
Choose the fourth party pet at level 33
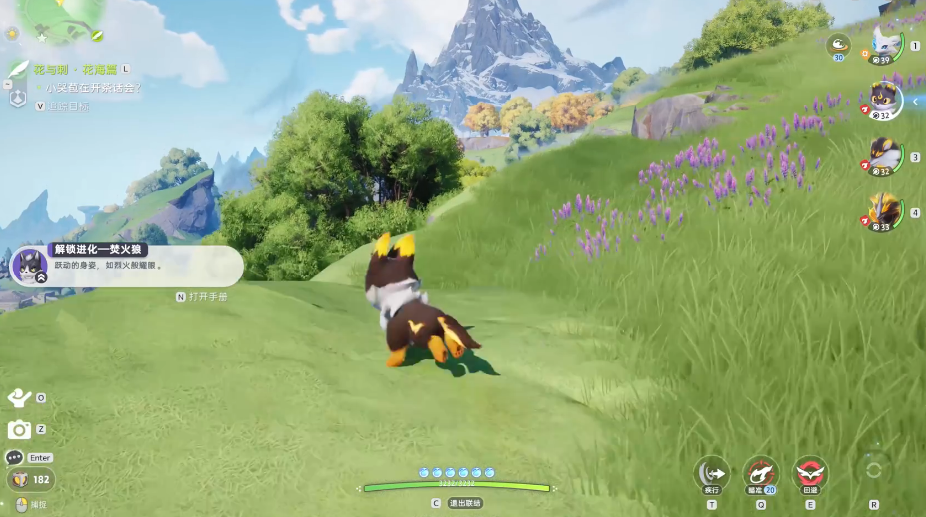tap(883, 212)
